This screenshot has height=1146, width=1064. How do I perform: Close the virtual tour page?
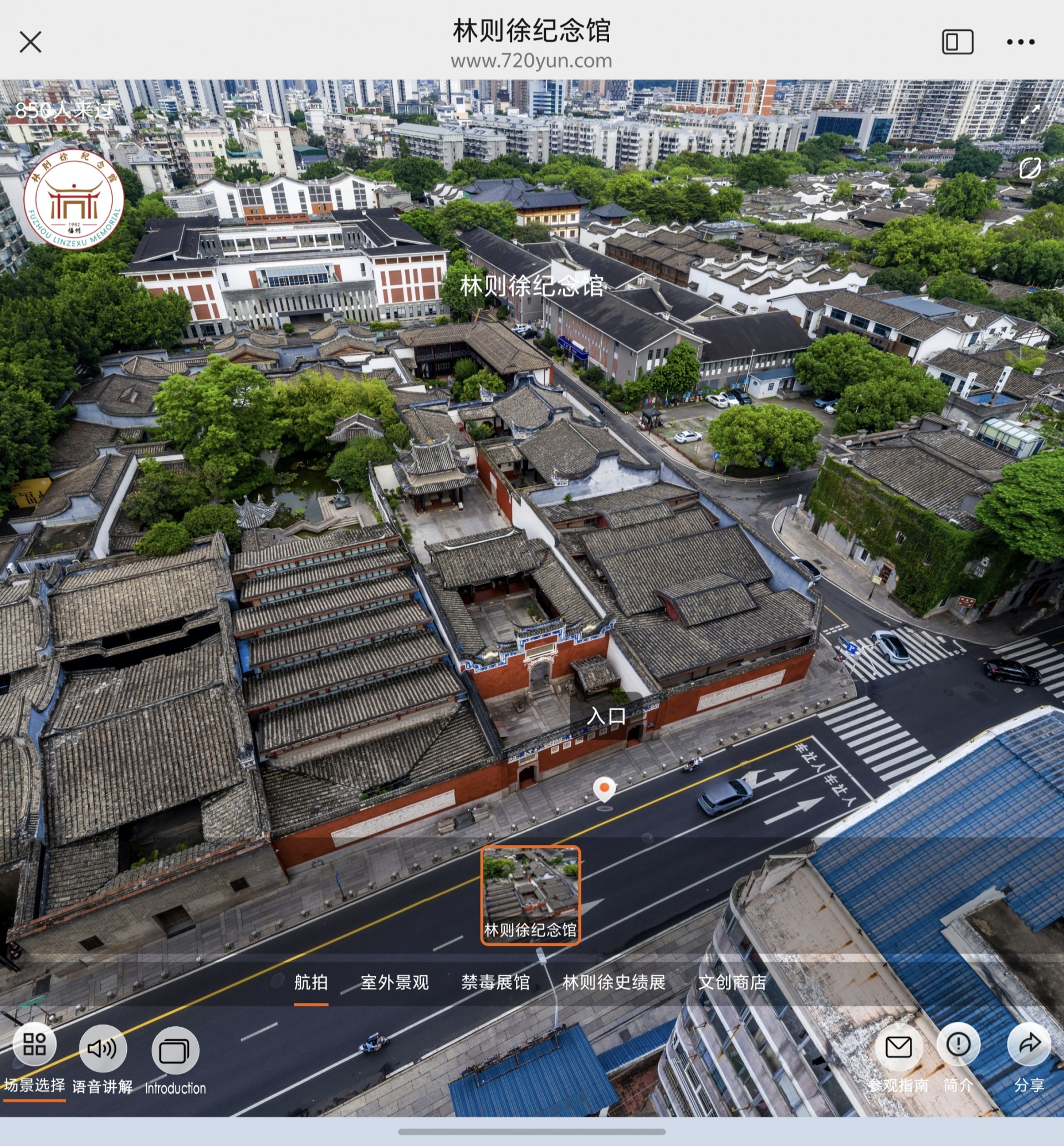click(30, 42)
